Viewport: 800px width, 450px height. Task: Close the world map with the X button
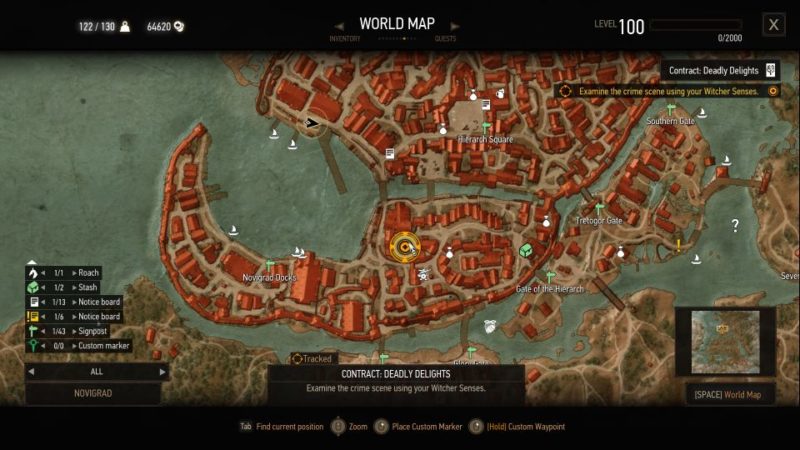coord(773,25)
